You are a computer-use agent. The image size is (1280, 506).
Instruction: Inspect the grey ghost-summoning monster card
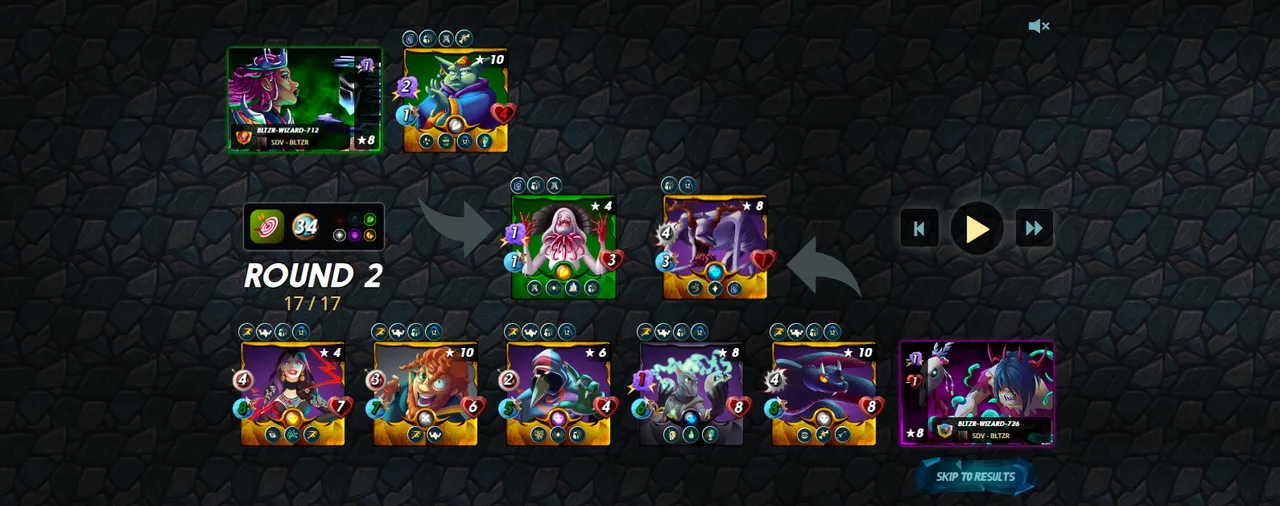pos(691,393)
